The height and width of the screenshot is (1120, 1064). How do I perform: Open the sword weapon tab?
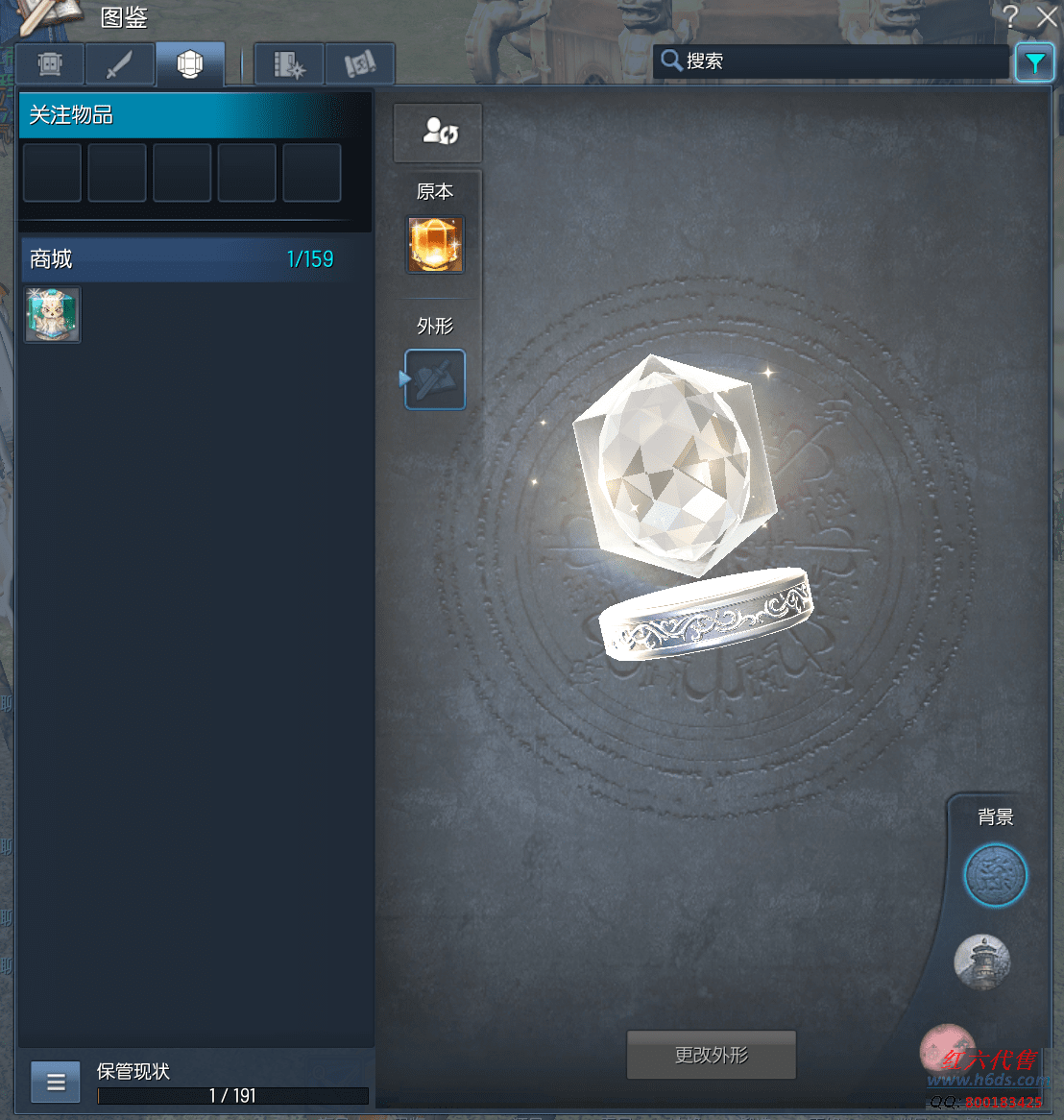pyautogui.click(x=120, y=64)
